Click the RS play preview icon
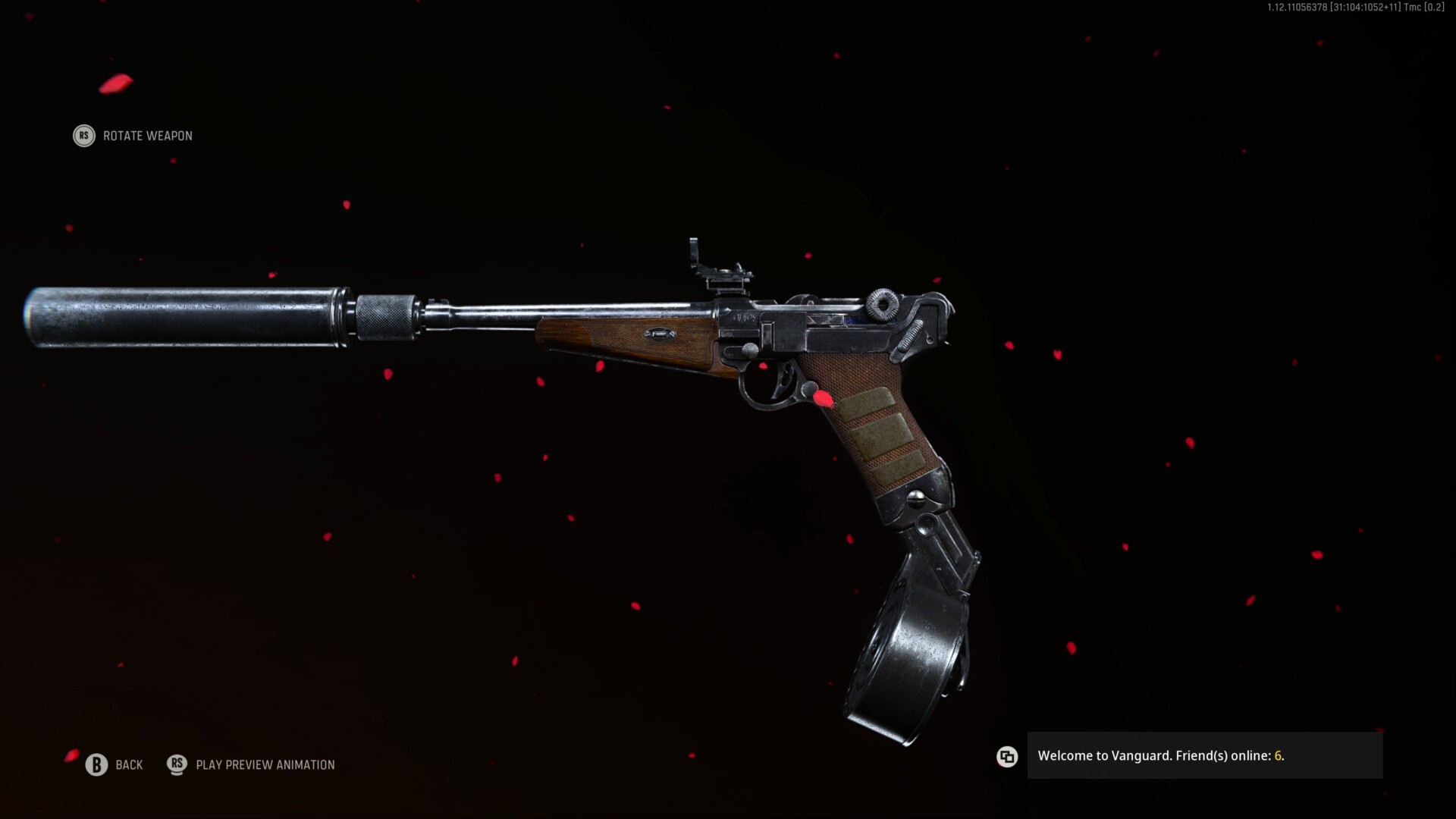This screenshot has height=819, width=1456. tap(177, 765)
